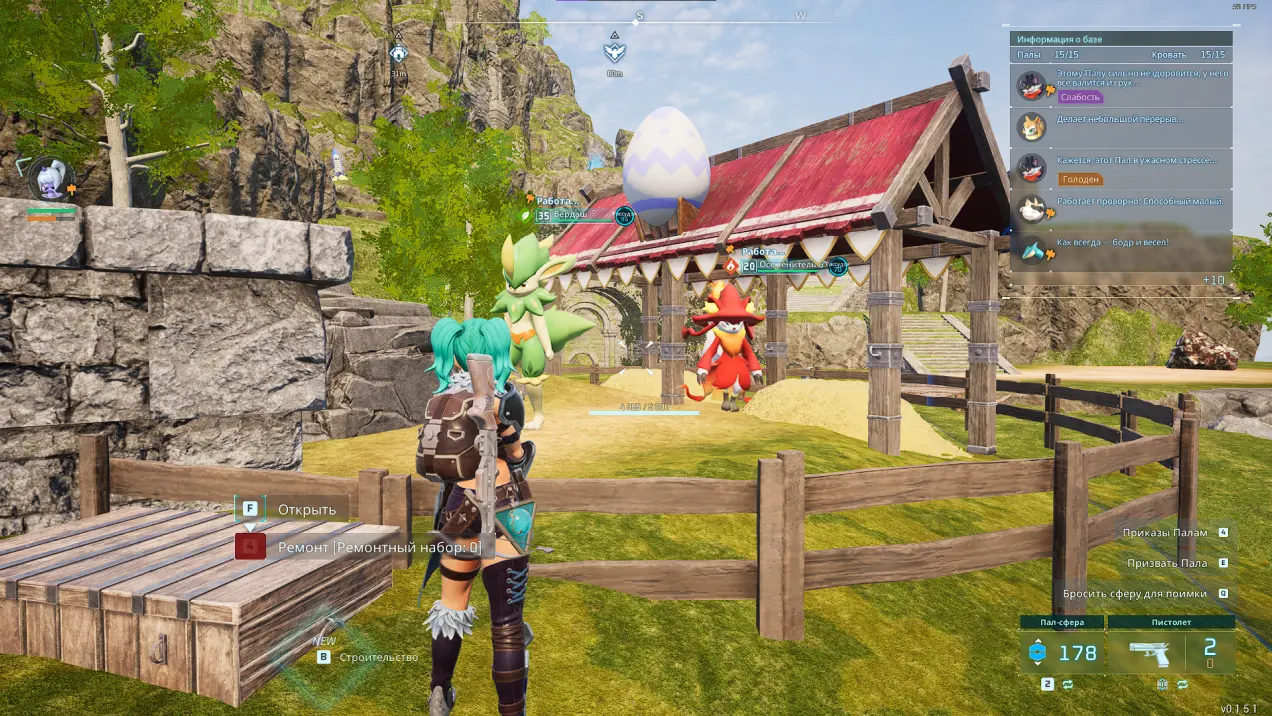
Task: Click the 'Информация о базе' panel header
Action: coord(1120,39)
